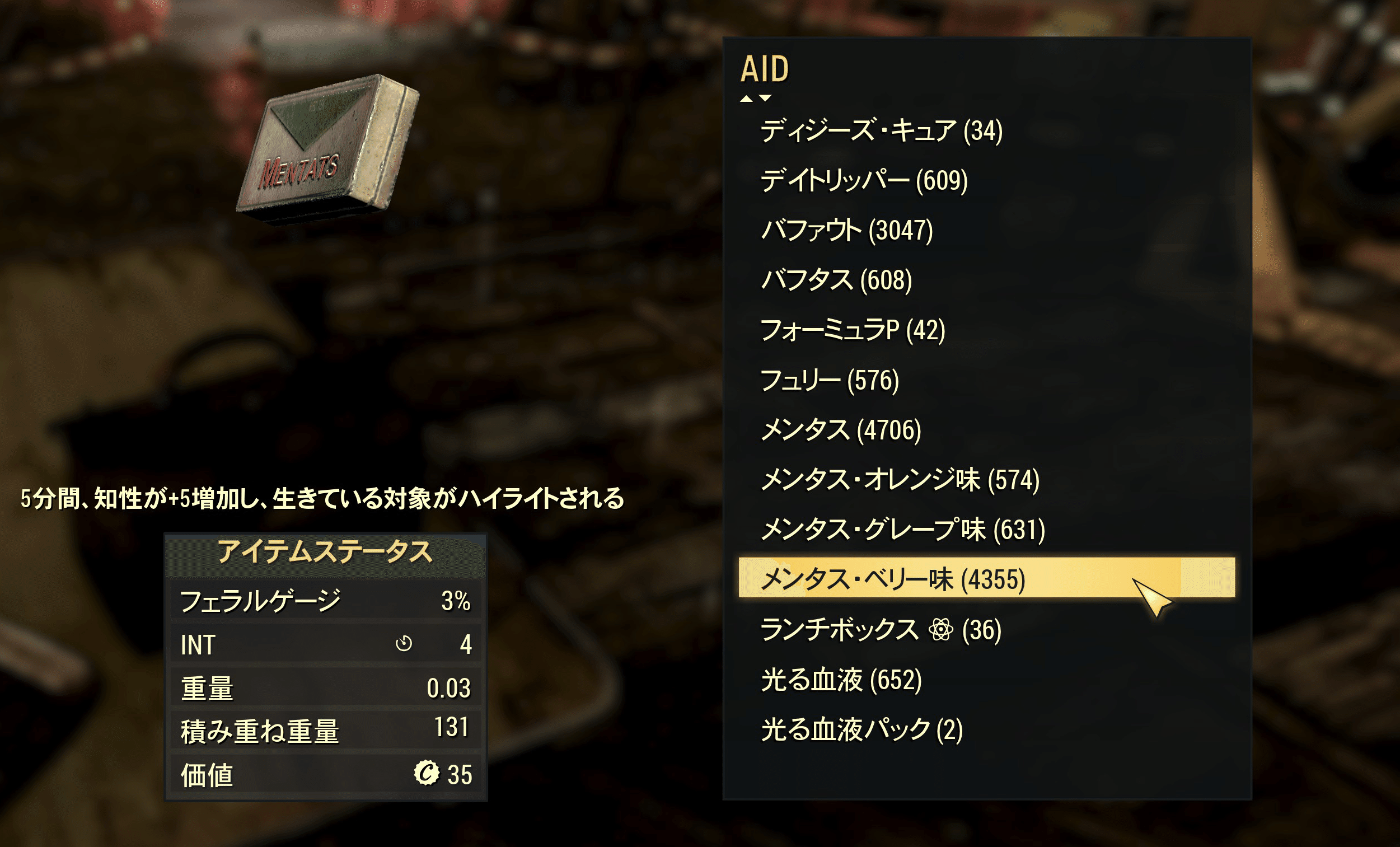The width and height of the screenshot is (1400, 847).
Task: Switch to the AID category tab
Action: coord(764,69)
